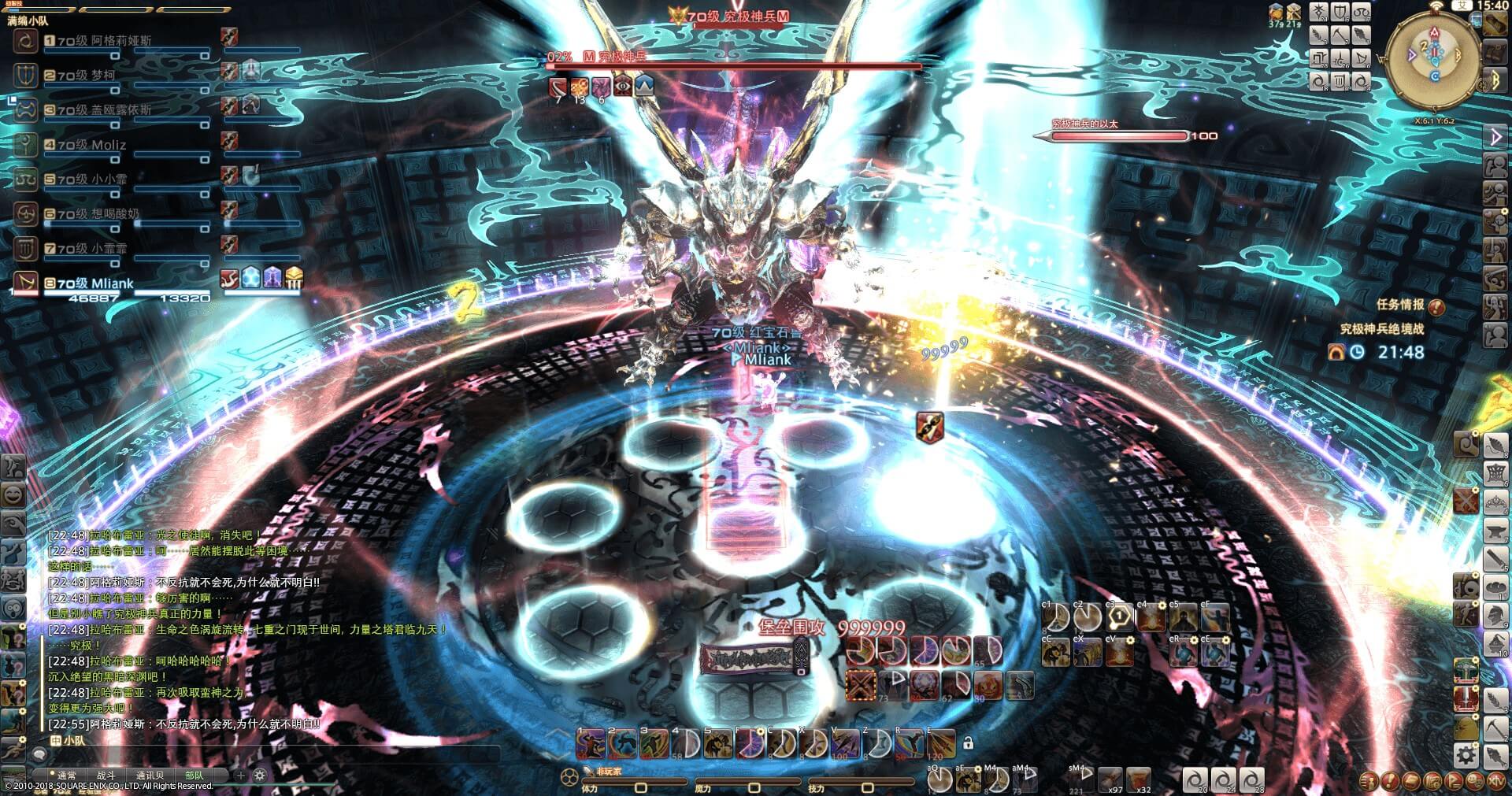
Task: Choose party member 想喝酸奶 from party list
Action: [x=115, y=214]
